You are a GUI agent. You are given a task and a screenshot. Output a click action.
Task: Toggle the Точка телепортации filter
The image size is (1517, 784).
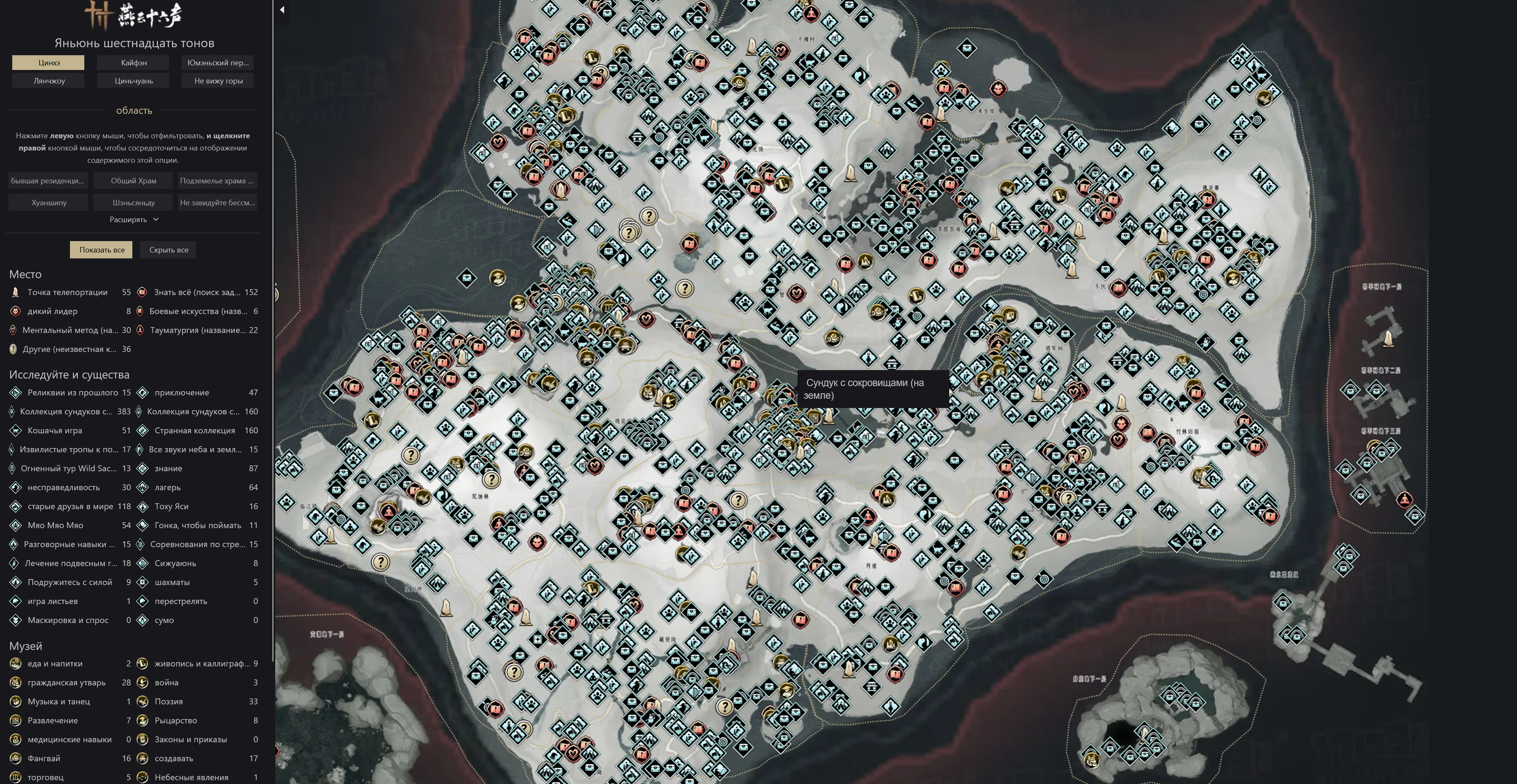(67, 292)
